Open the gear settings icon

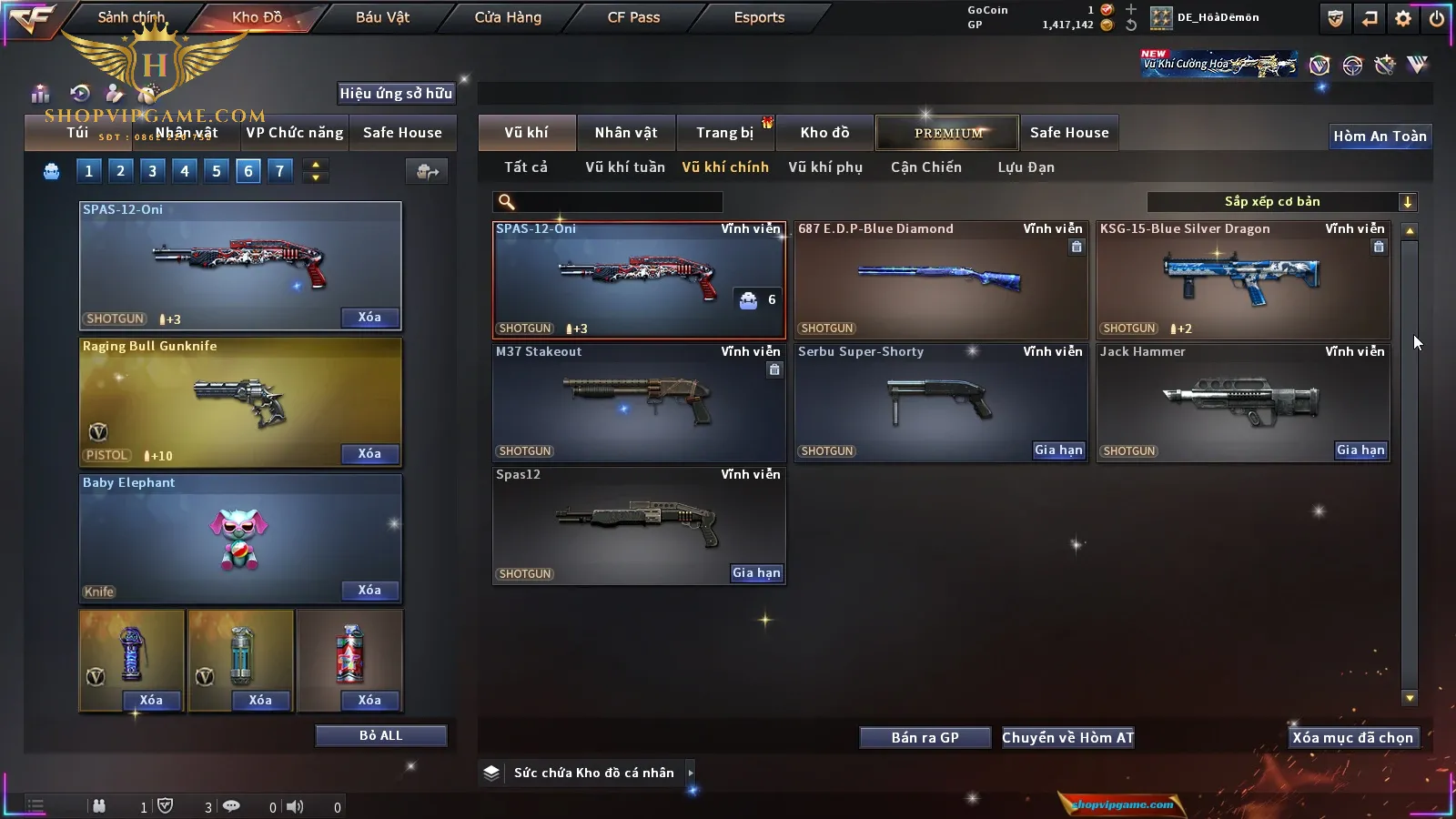click(x=1403, y=17)
